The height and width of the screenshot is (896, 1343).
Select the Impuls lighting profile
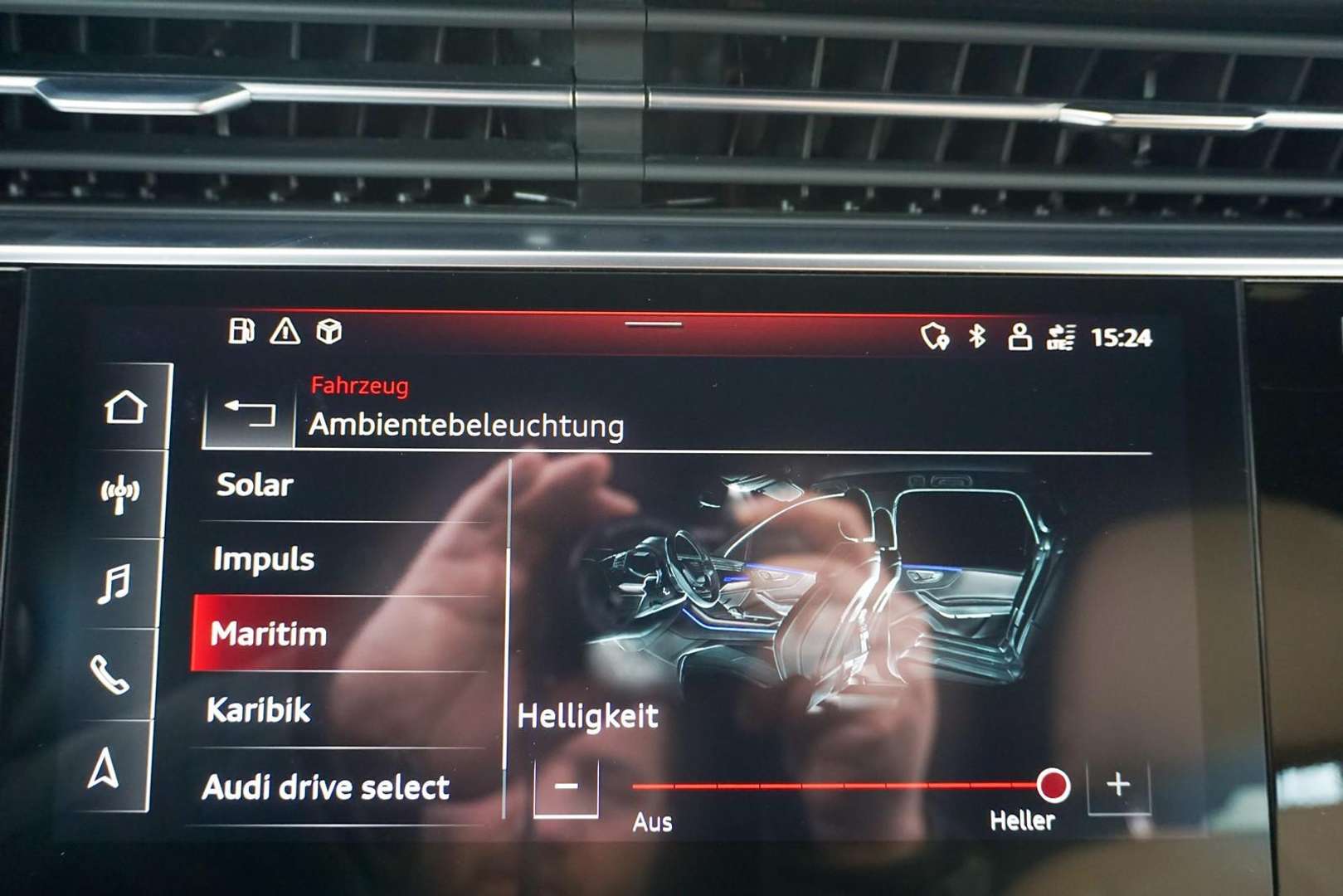pyautogui.click(x=262, y=558)
